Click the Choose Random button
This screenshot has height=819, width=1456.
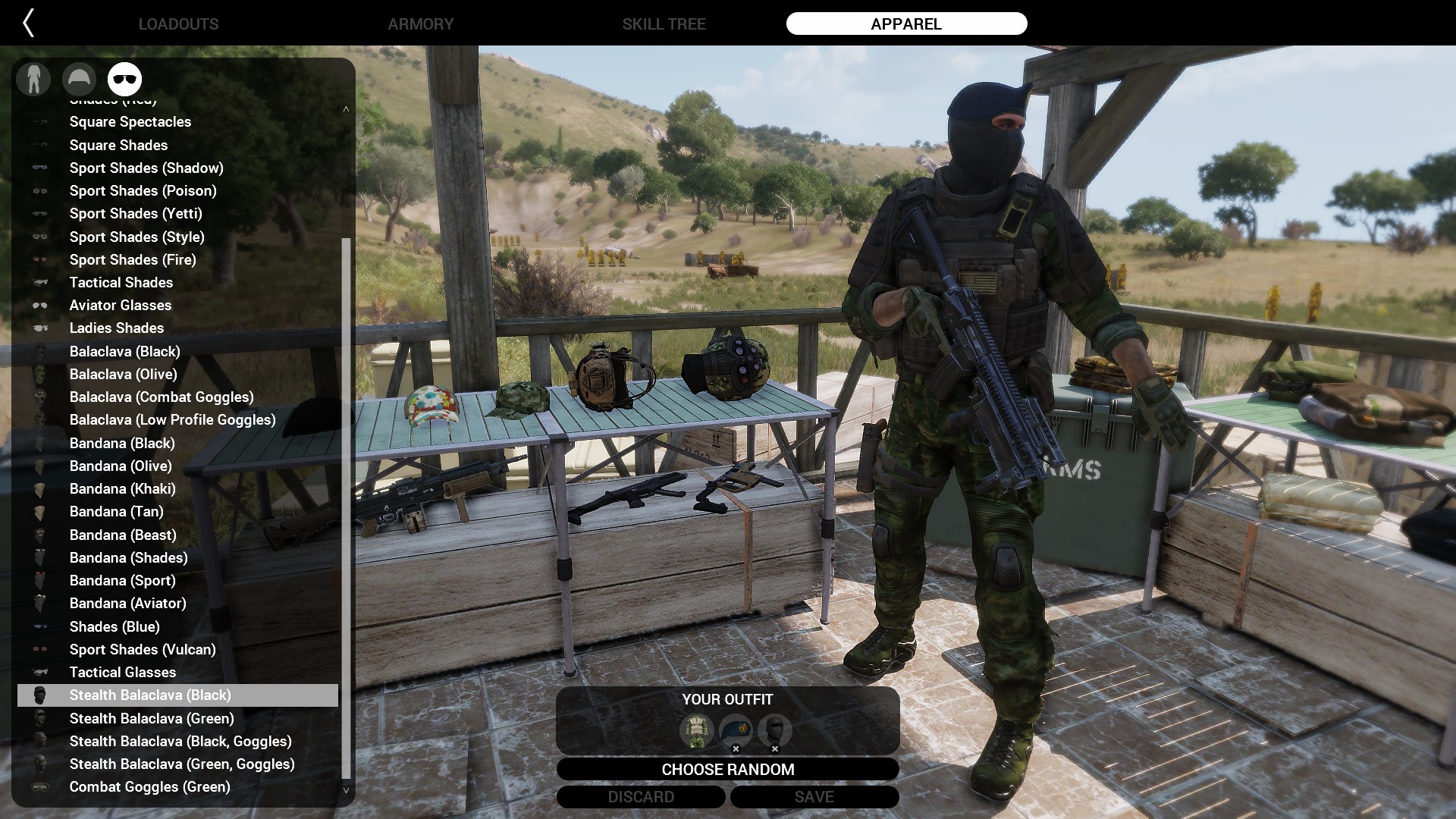(727, 769)
